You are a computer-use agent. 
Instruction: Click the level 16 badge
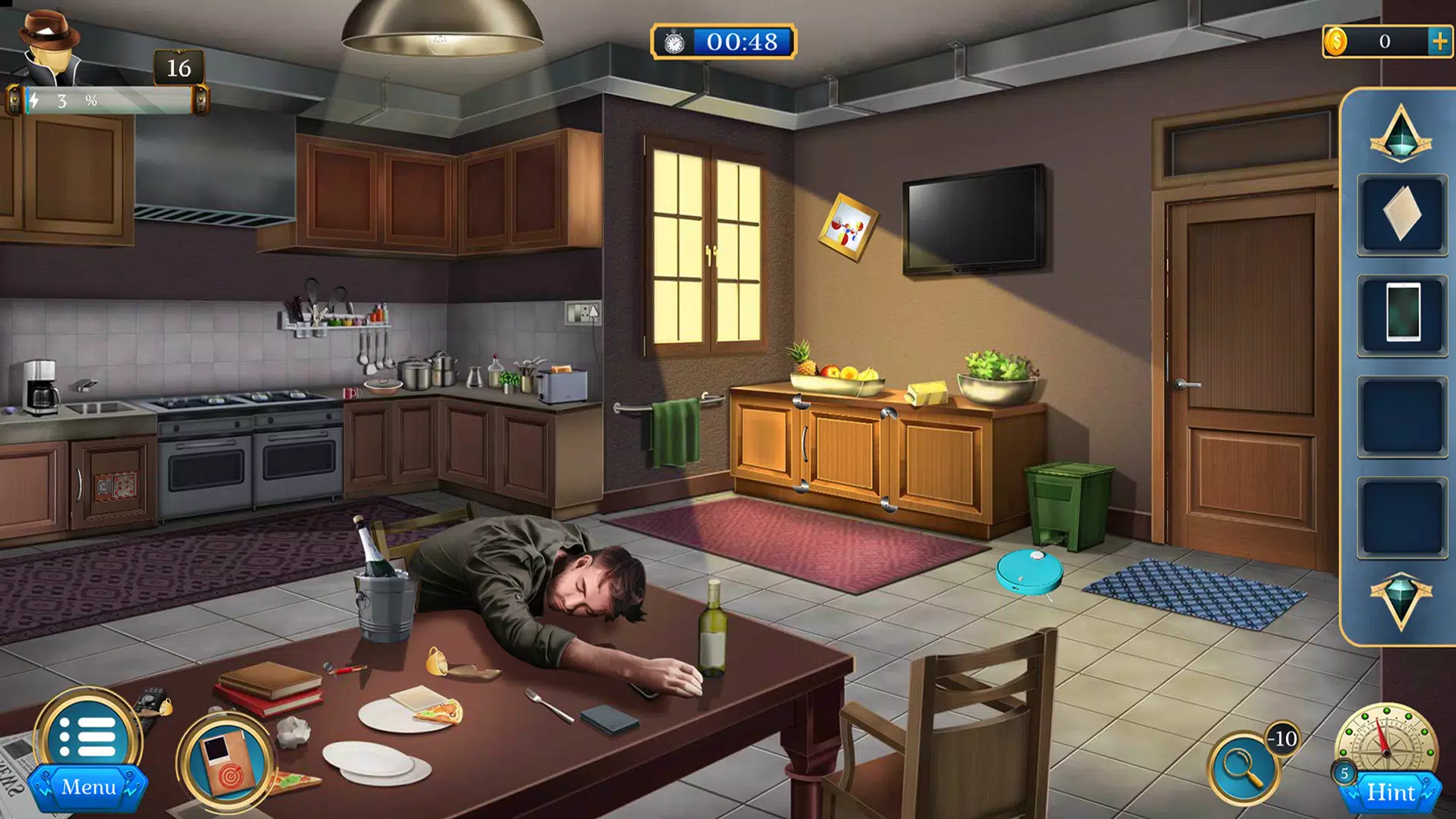(179, 70)
